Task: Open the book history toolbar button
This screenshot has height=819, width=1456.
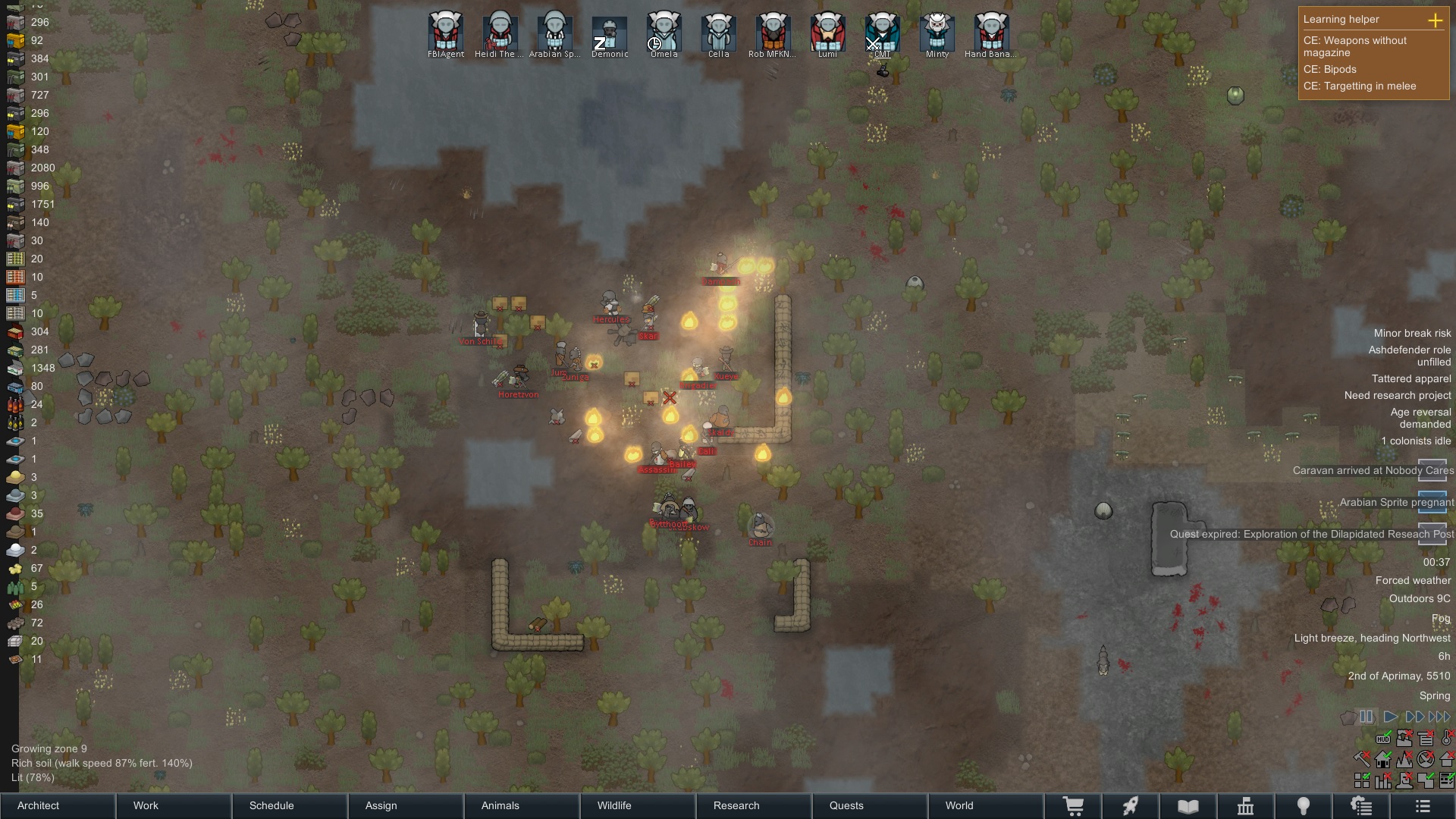Action: click(1188, 806)
